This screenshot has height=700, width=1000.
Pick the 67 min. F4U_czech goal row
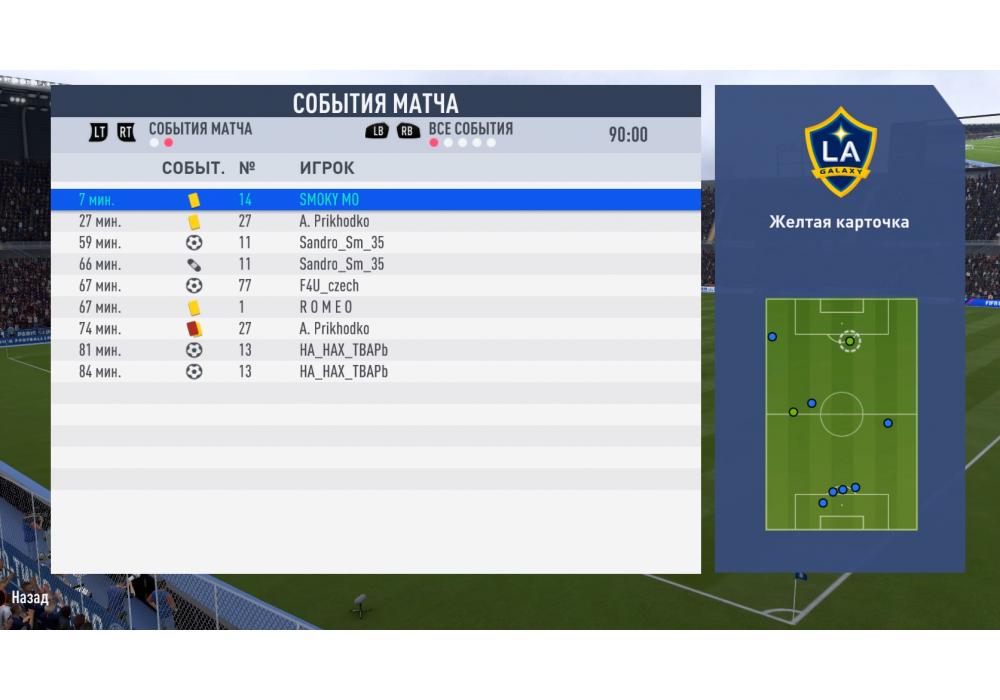[x=375, y=286]
